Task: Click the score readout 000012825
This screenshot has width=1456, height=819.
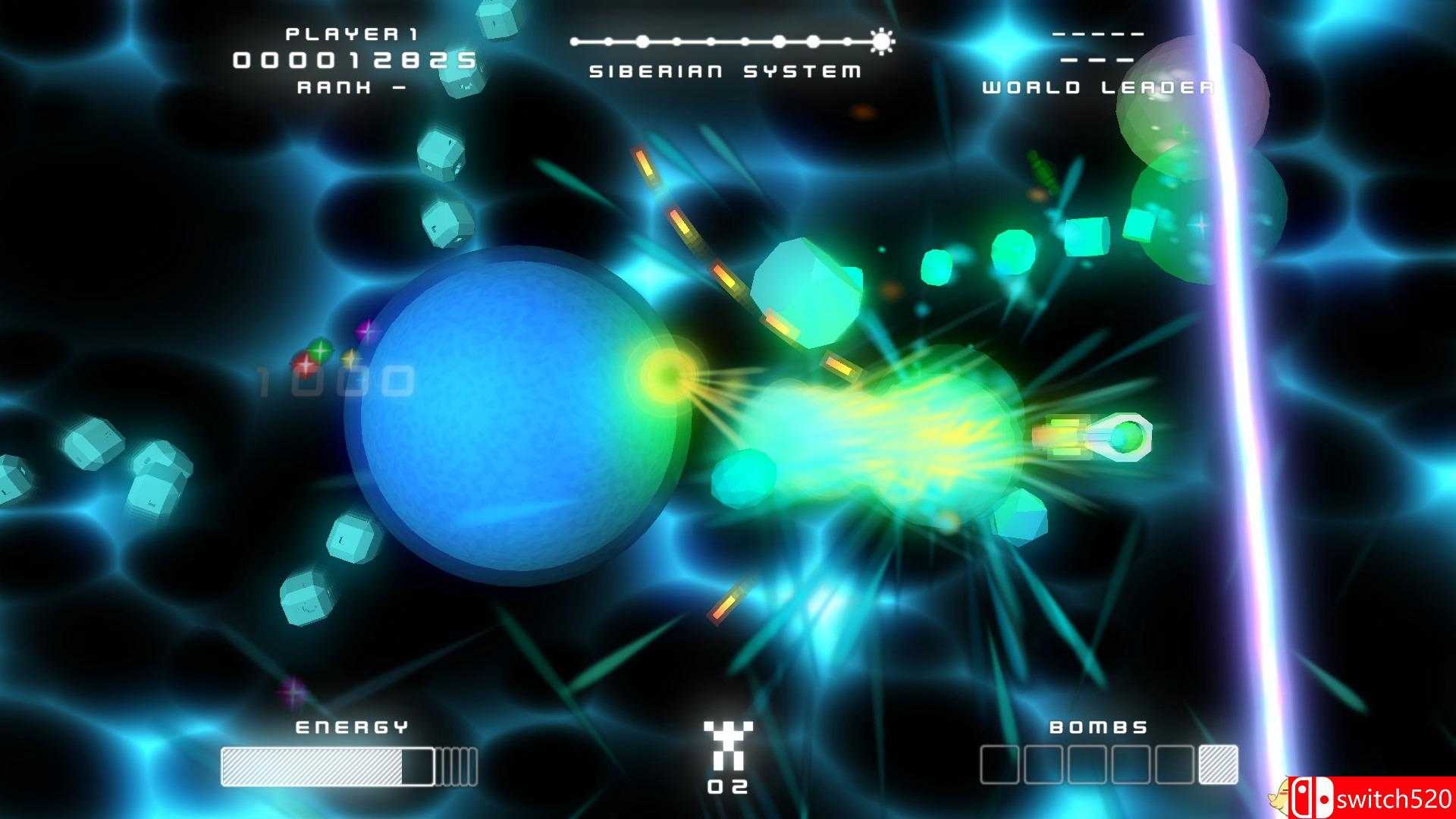Action: pos(355,58)
